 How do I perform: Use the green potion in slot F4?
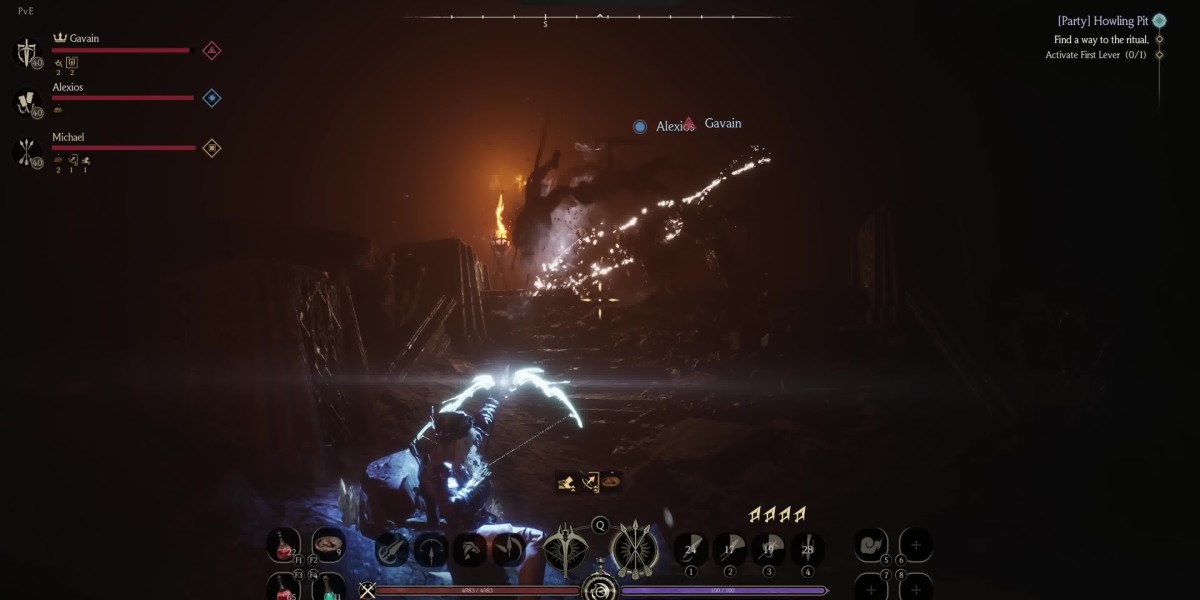[x=328, y=588]
